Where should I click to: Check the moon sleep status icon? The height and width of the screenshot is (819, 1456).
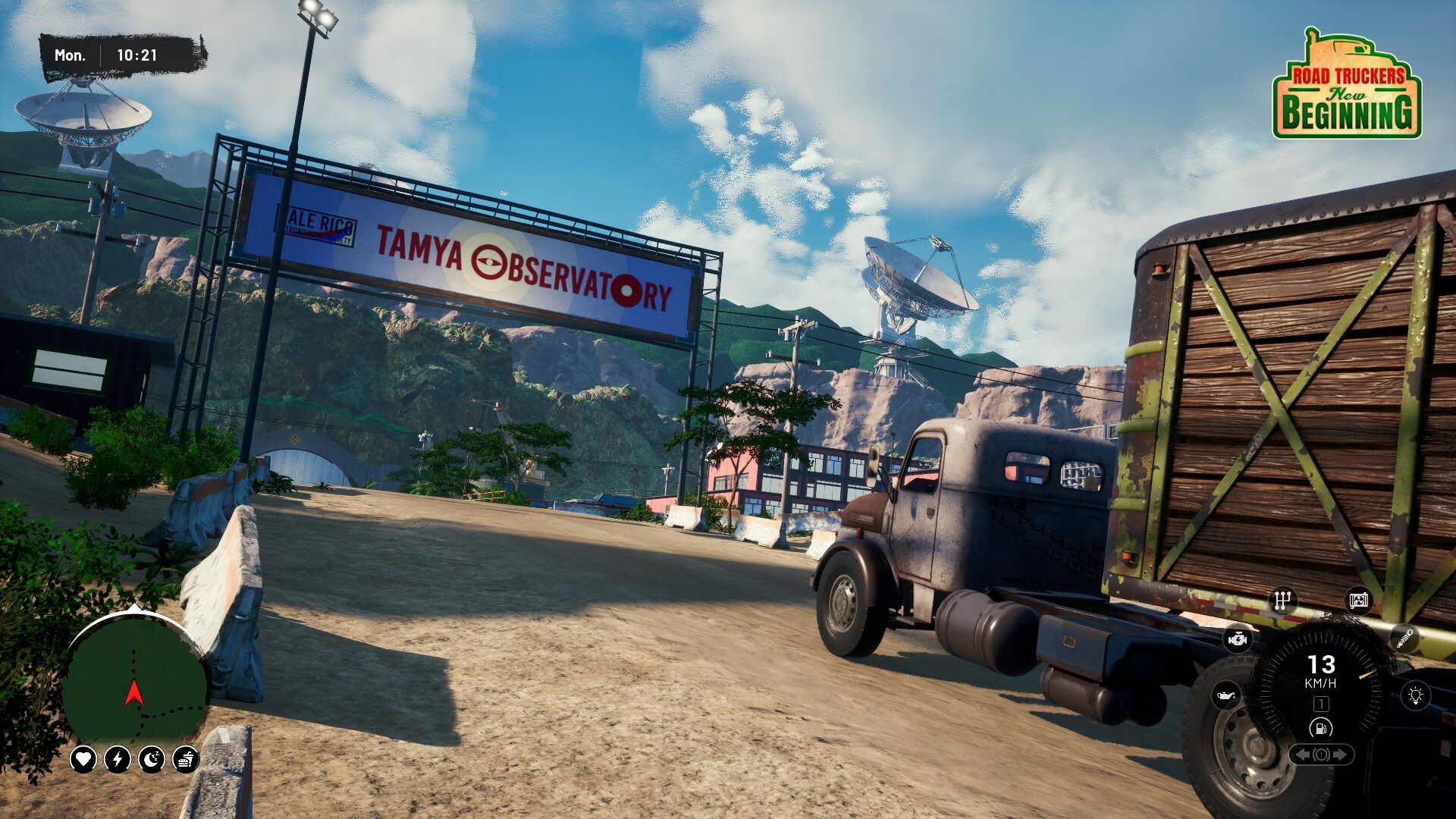[x=152, y=758]
